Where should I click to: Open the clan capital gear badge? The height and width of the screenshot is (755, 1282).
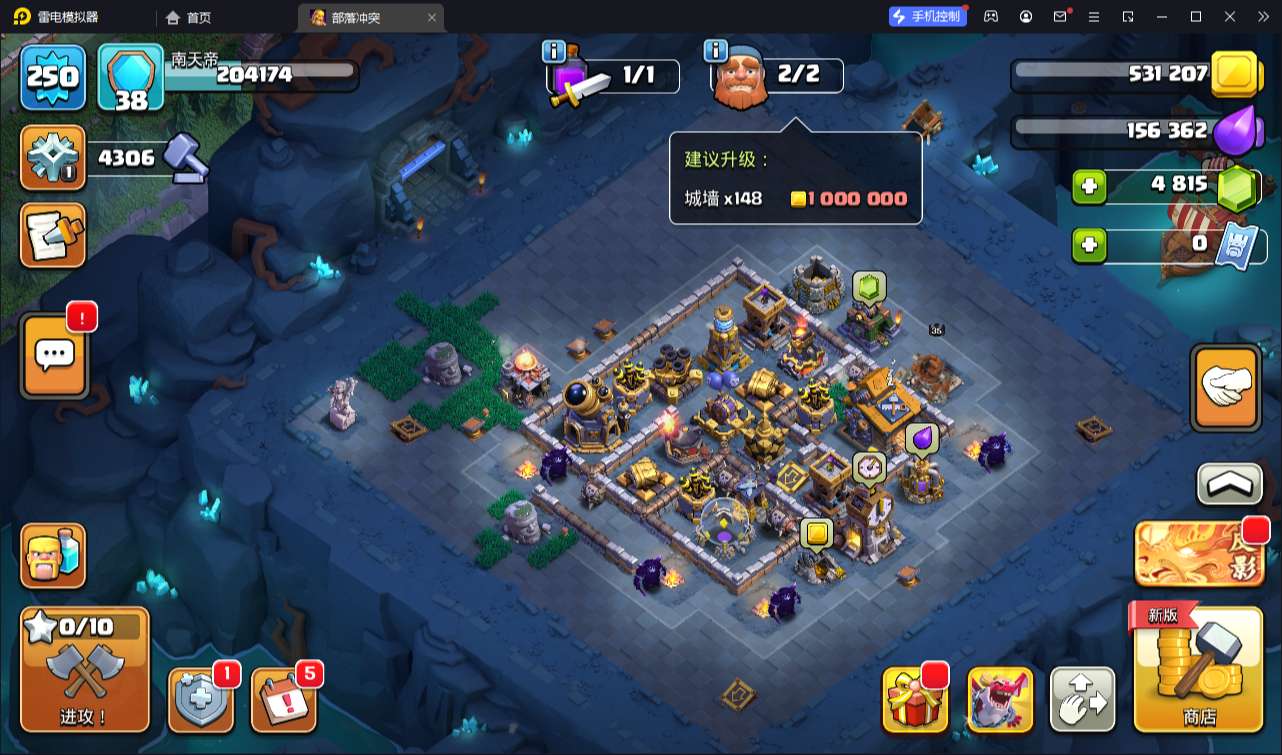tap(53, 158)
